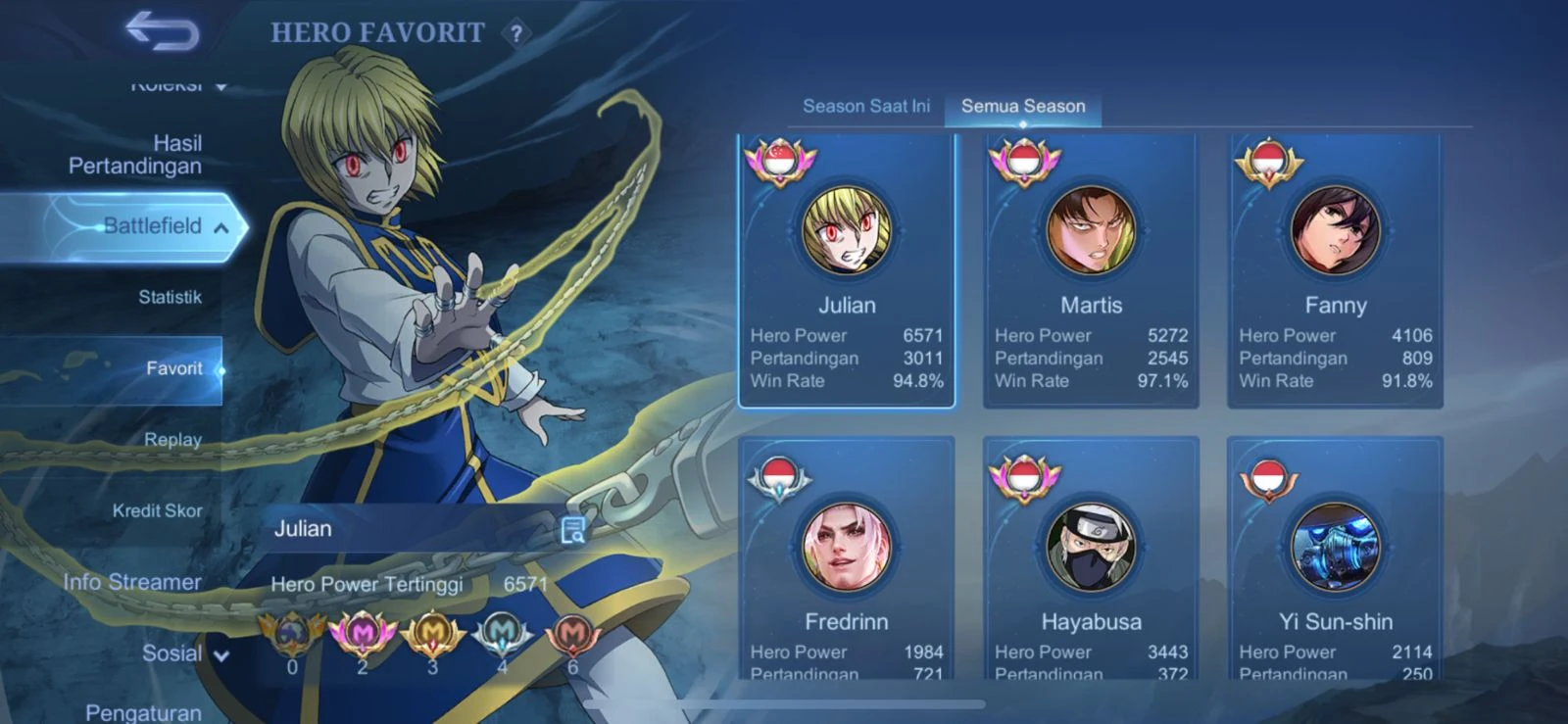This screenshot has height=724, width=1568.
Task: Open Info Streamer menu entry
Action: (x=132, y=582)
